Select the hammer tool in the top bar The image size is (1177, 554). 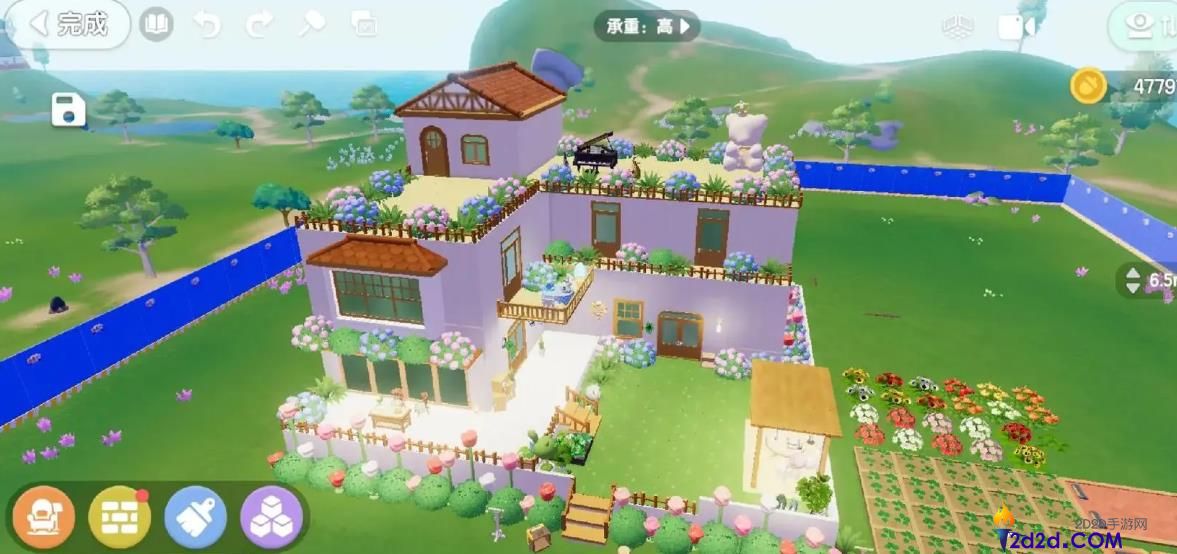point(312,24)
